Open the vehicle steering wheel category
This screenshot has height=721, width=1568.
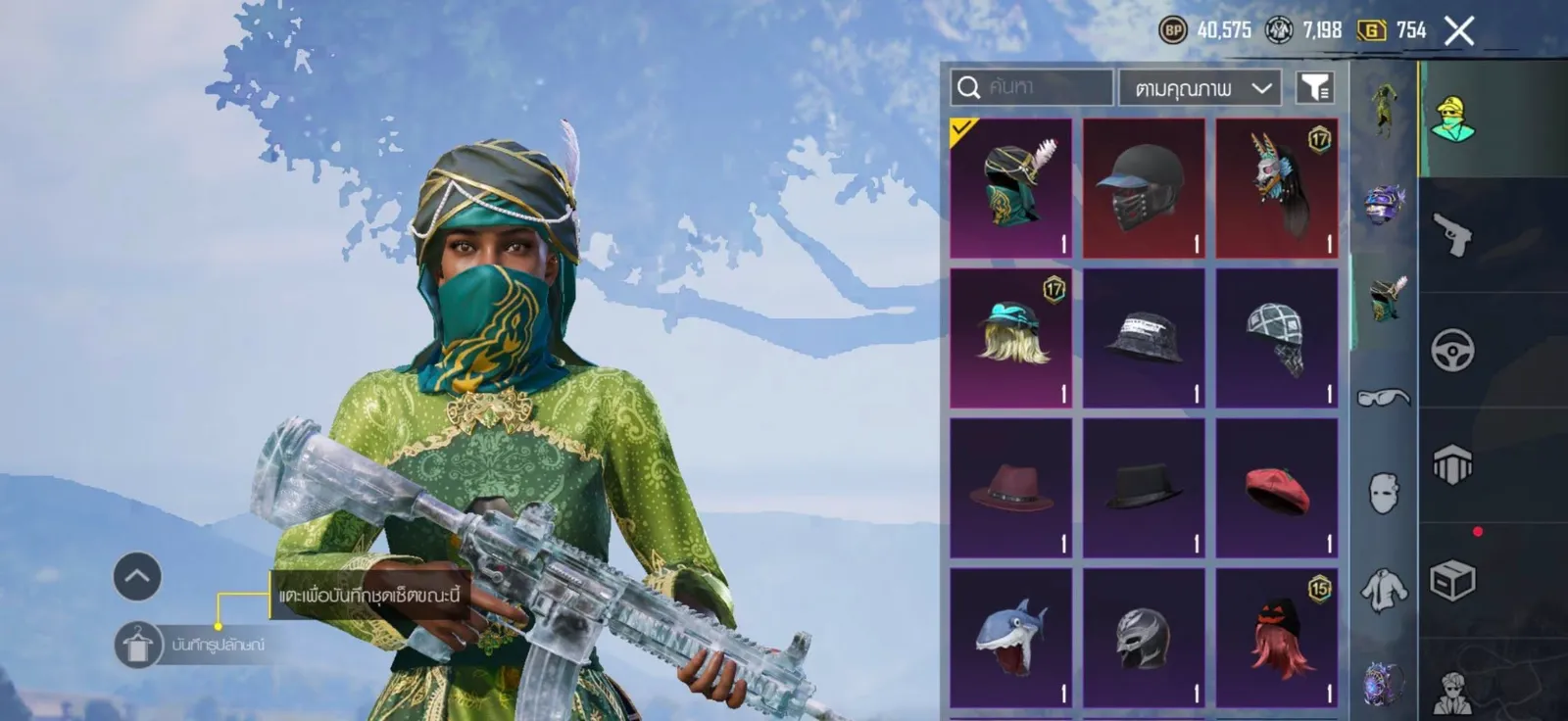(1452, 351)
